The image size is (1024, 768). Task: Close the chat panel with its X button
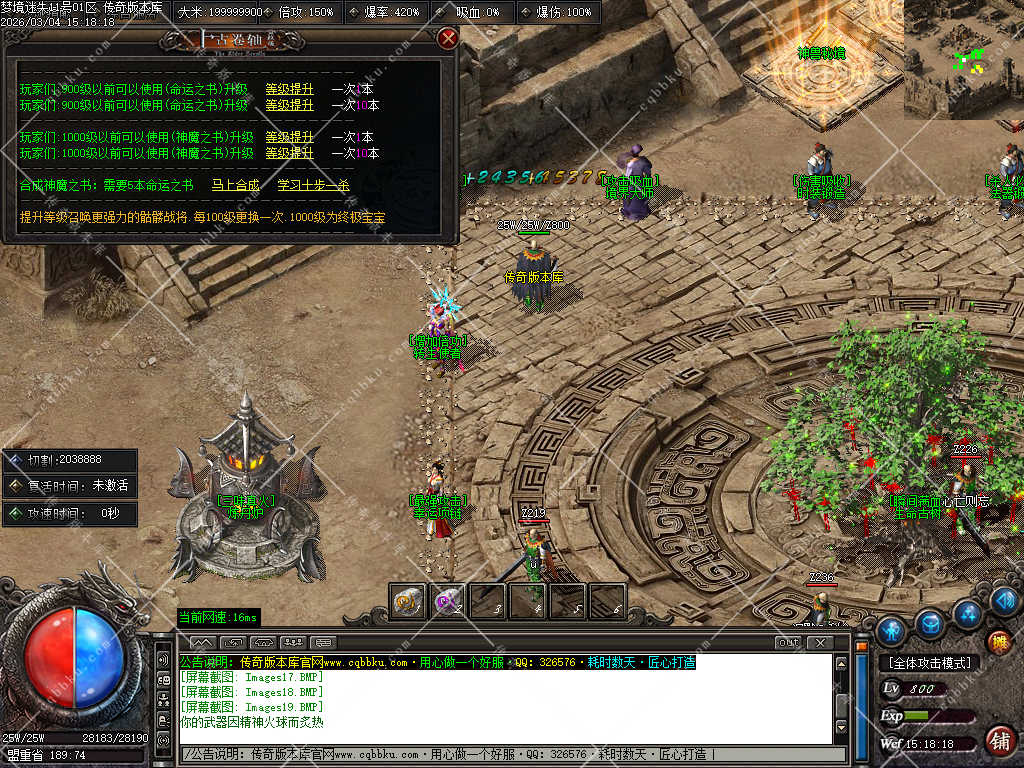coord(820,642)
